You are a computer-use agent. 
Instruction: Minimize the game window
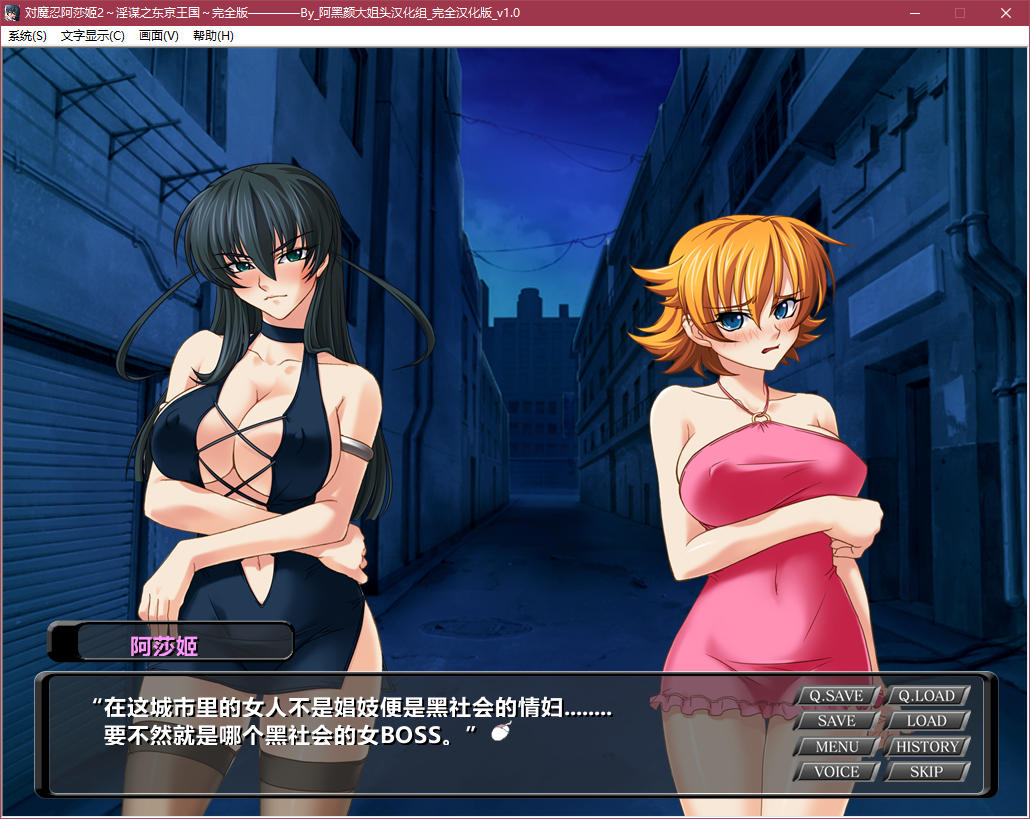(x=915, y=13)
